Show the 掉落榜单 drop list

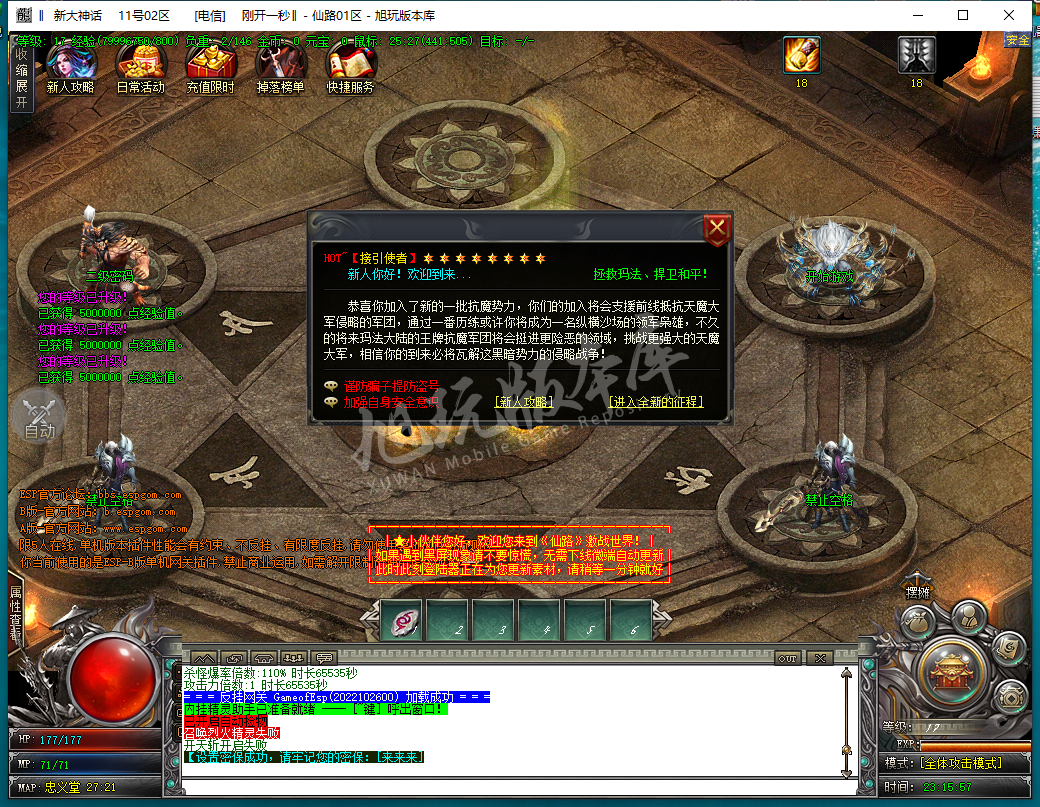[281, 65]
